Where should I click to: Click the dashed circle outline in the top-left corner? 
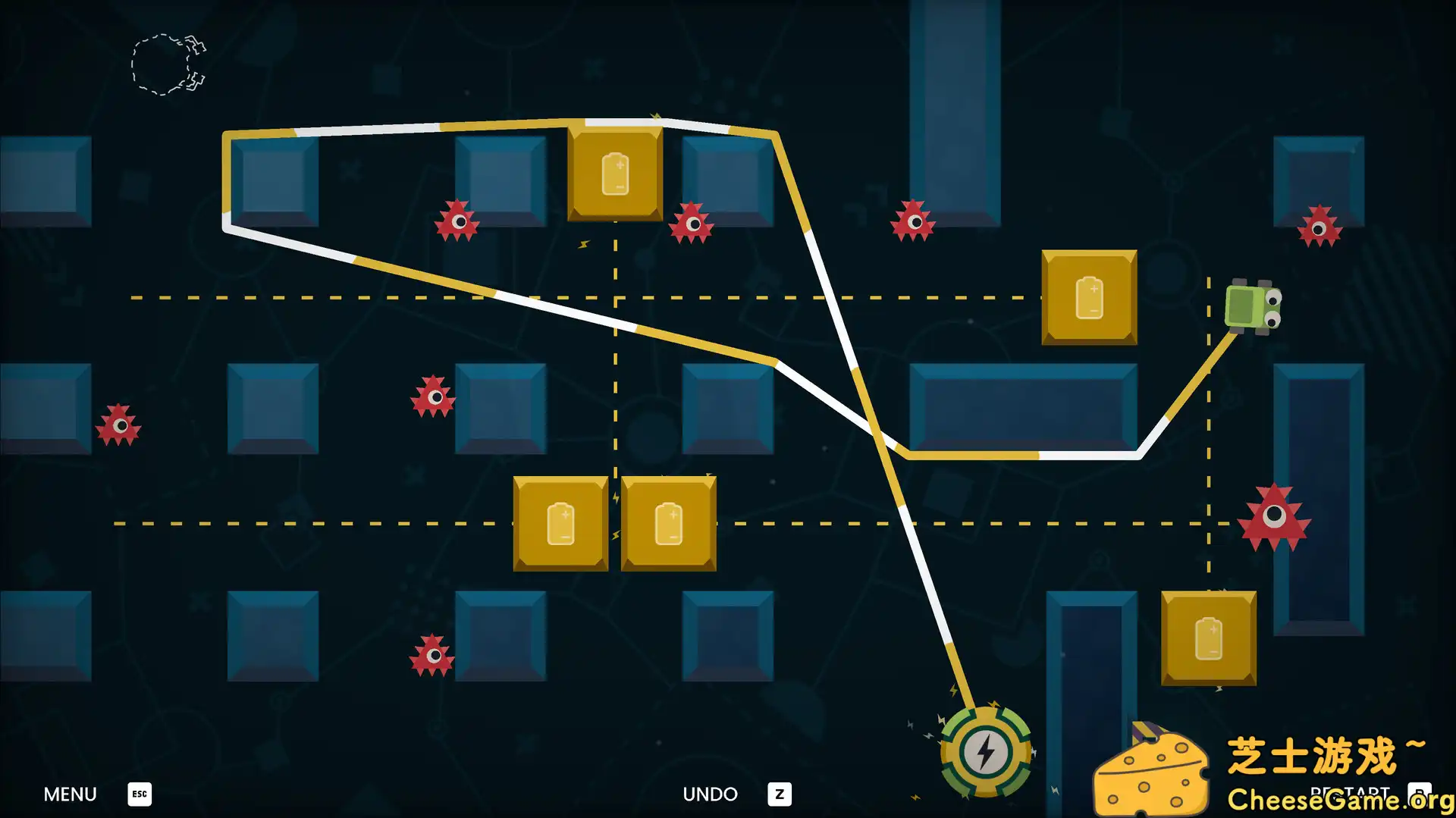pos(159,63)
